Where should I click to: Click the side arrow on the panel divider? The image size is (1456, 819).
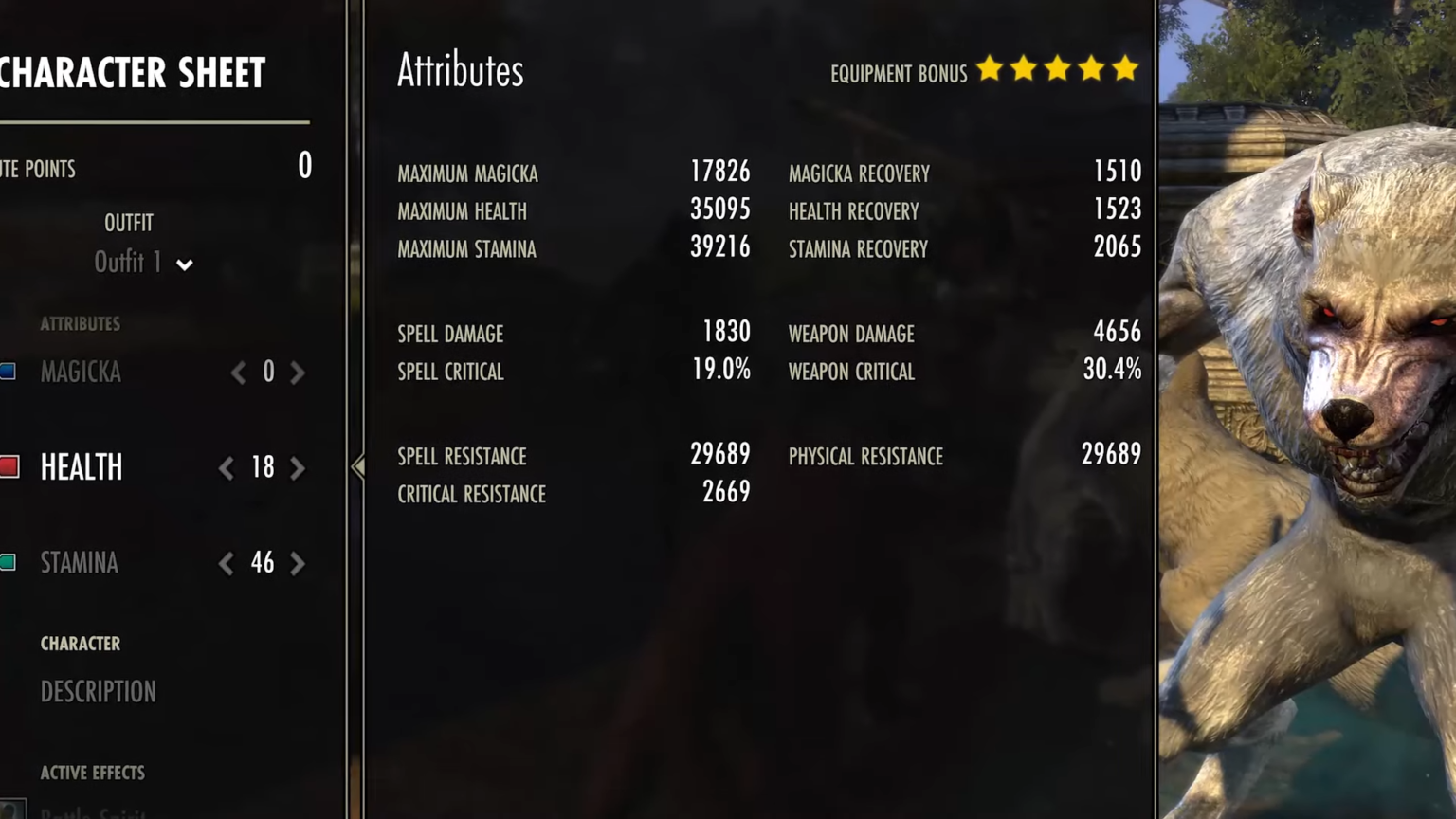pyautogui.click(x=358, y=466)
